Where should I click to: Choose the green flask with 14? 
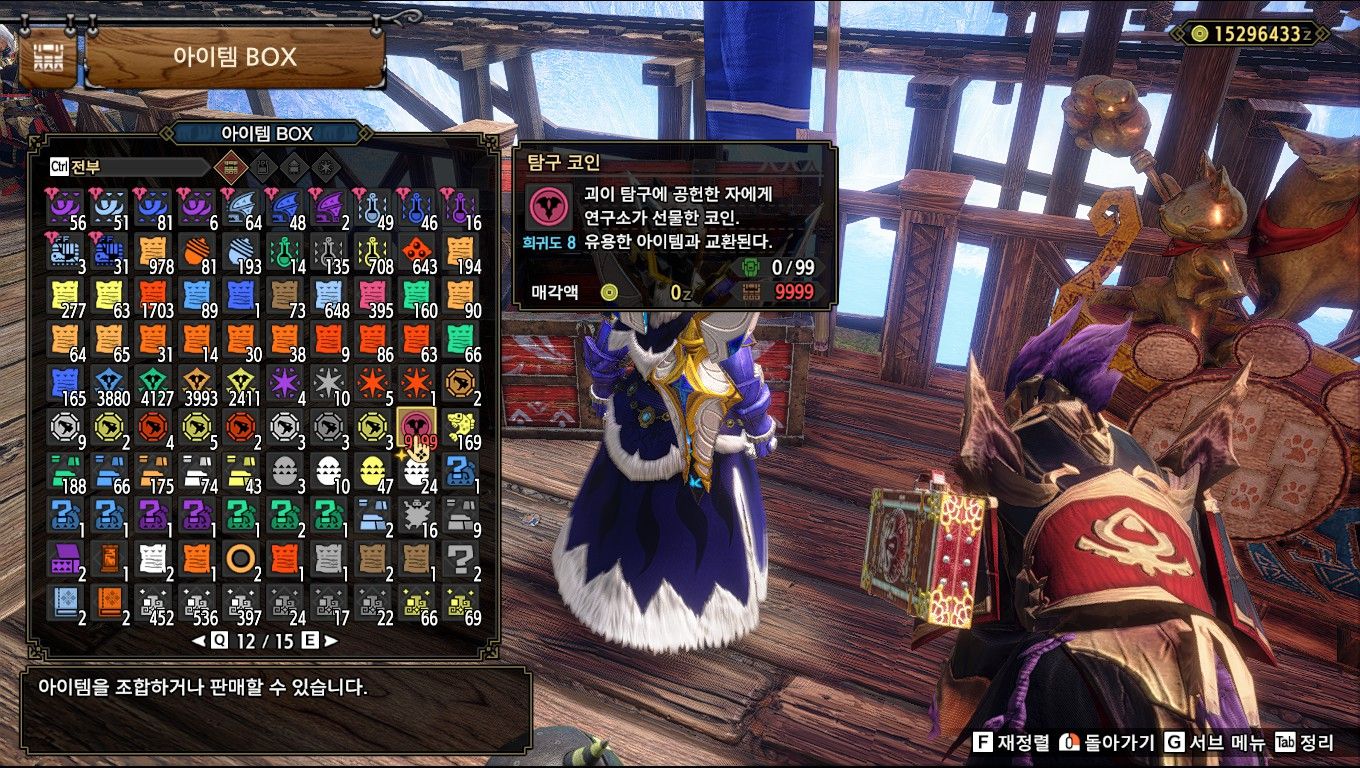(x=285, y=252)
